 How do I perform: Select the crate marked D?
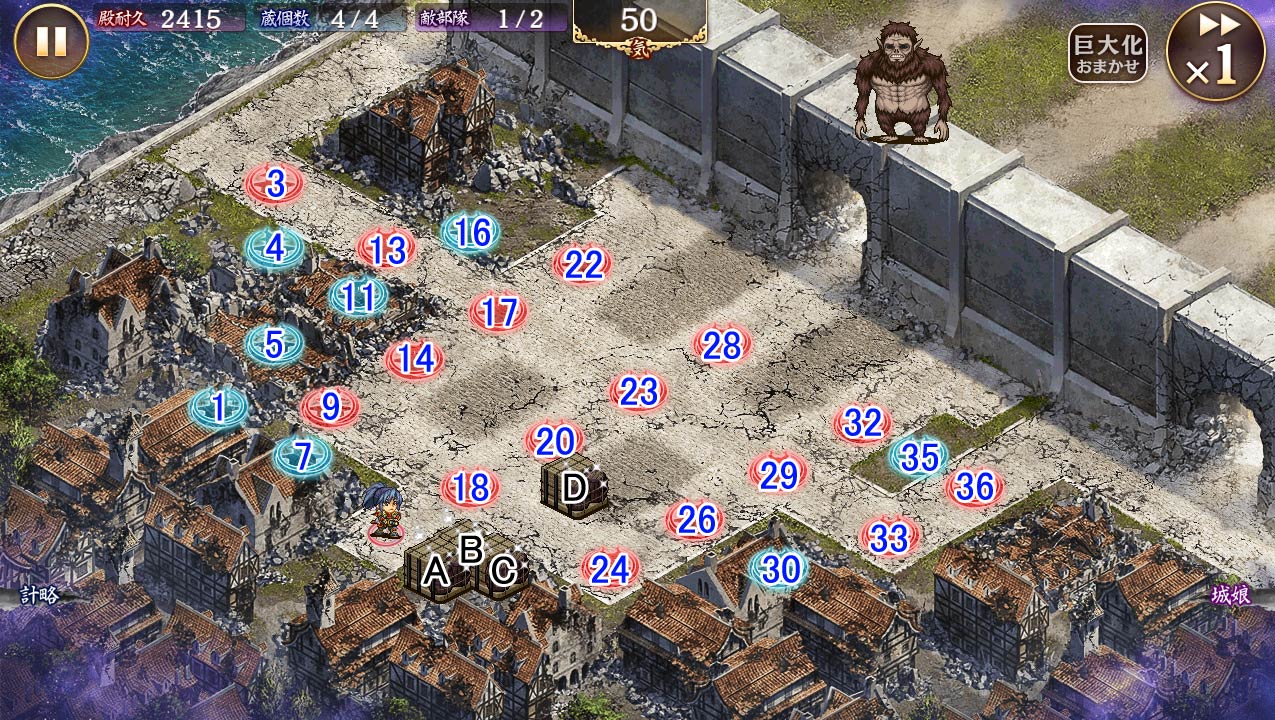click(574, 488)
